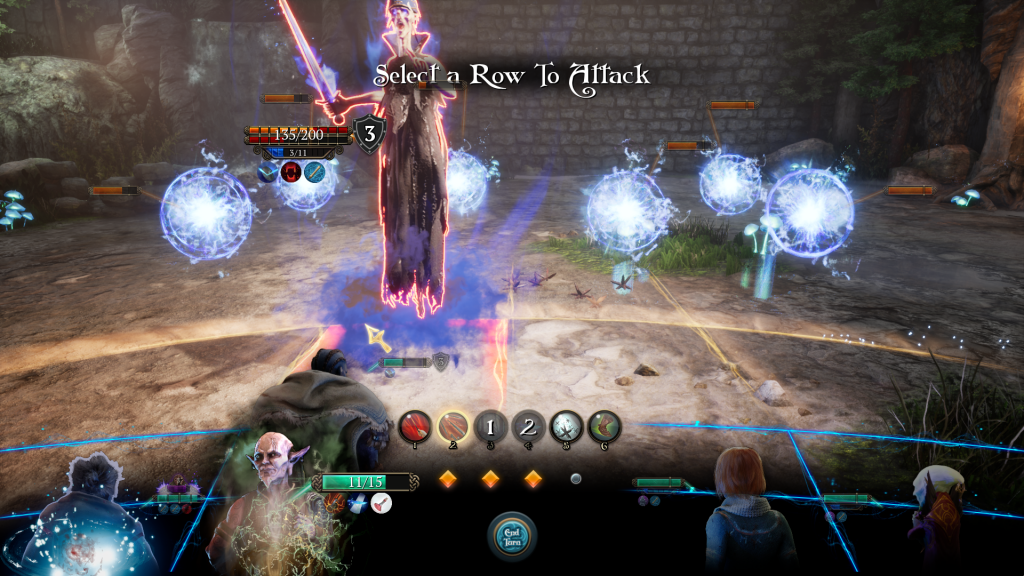This screenshot has height=576, width=1024.
Task: Choose the ability slot showing number 2
Action: [529, 428]
